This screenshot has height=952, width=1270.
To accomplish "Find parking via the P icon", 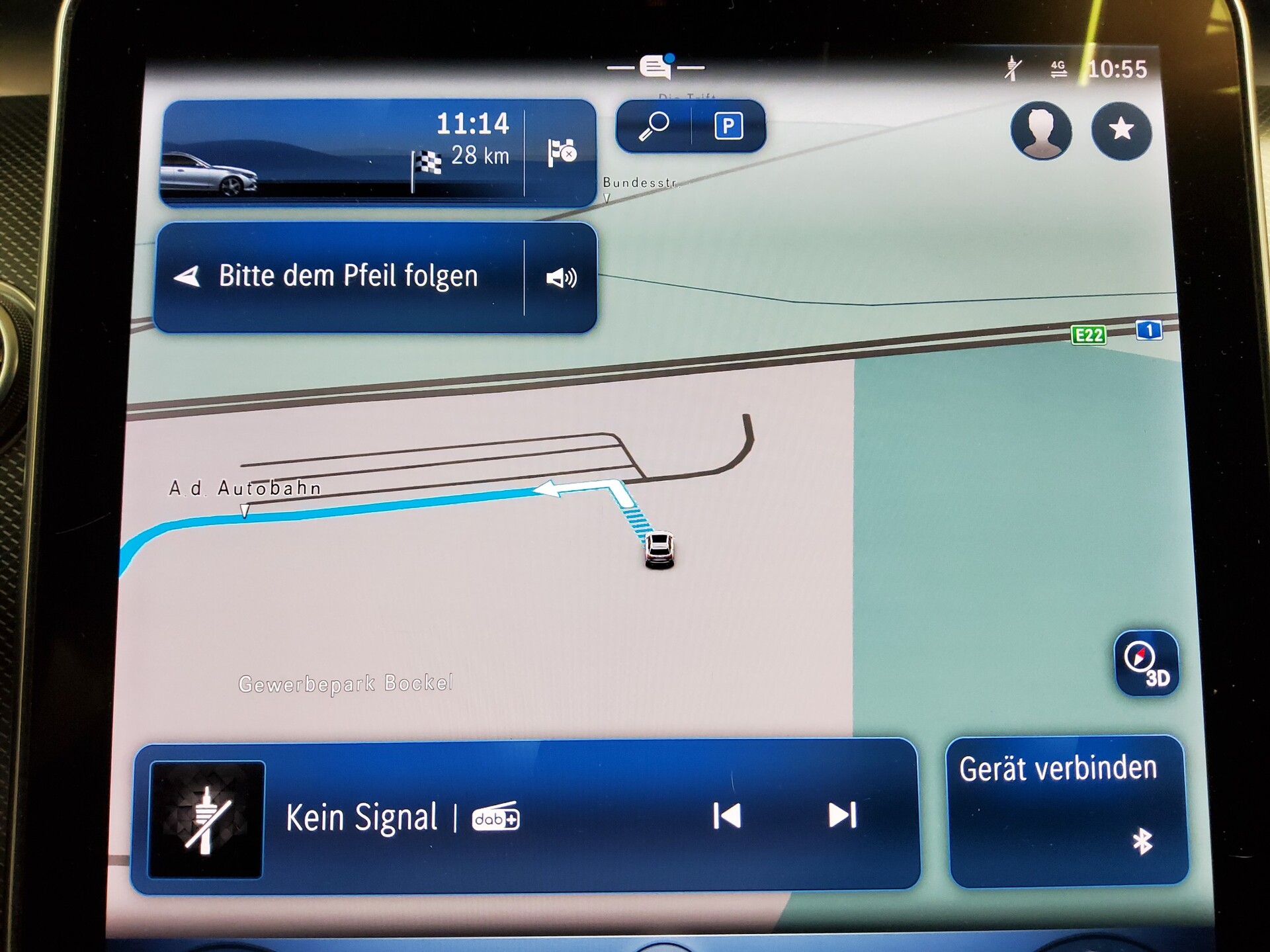I will pyautogui.click(x=729, y=126).
